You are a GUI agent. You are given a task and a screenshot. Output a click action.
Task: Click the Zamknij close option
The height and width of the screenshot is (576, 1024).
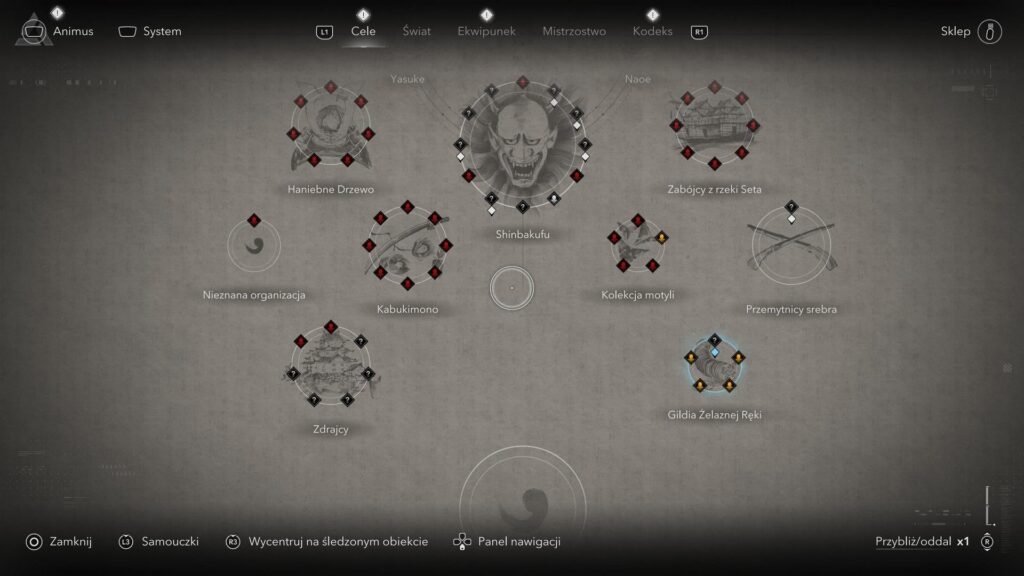60,541
